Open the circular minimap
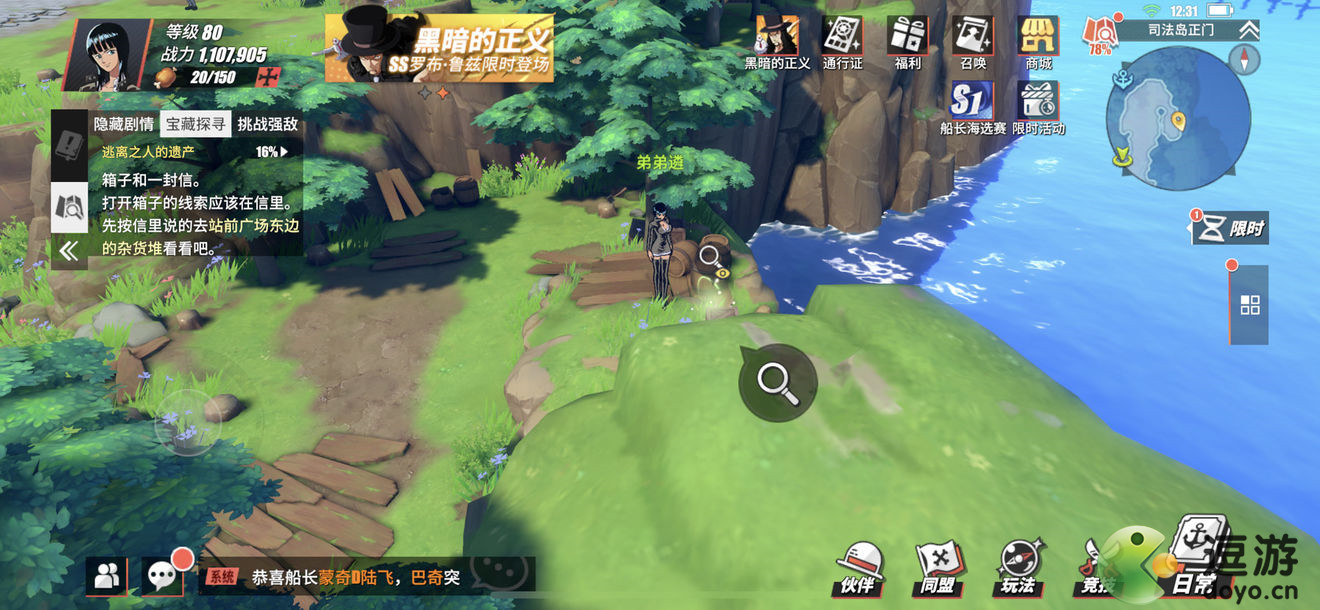The height and width of the screenshot is (610, 1320). click(x=1177, y=119)
